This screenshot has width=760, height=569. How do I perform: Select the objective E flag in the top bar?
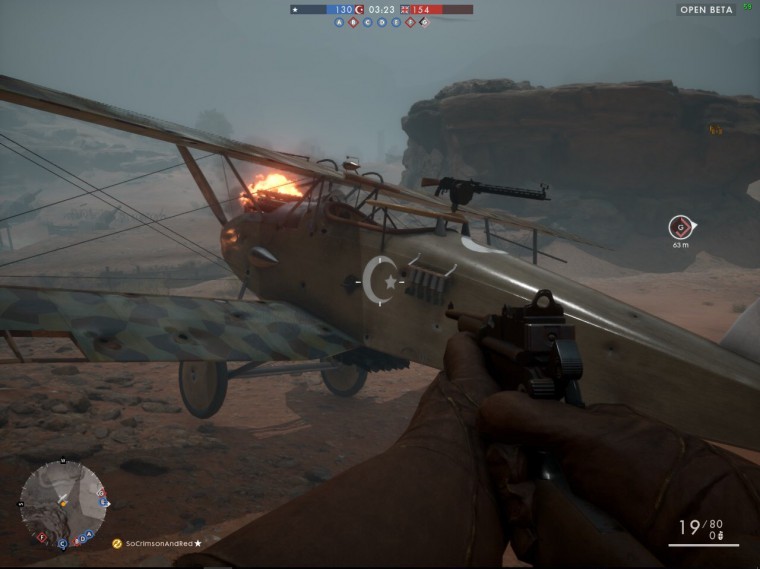[x=395, y=22]
